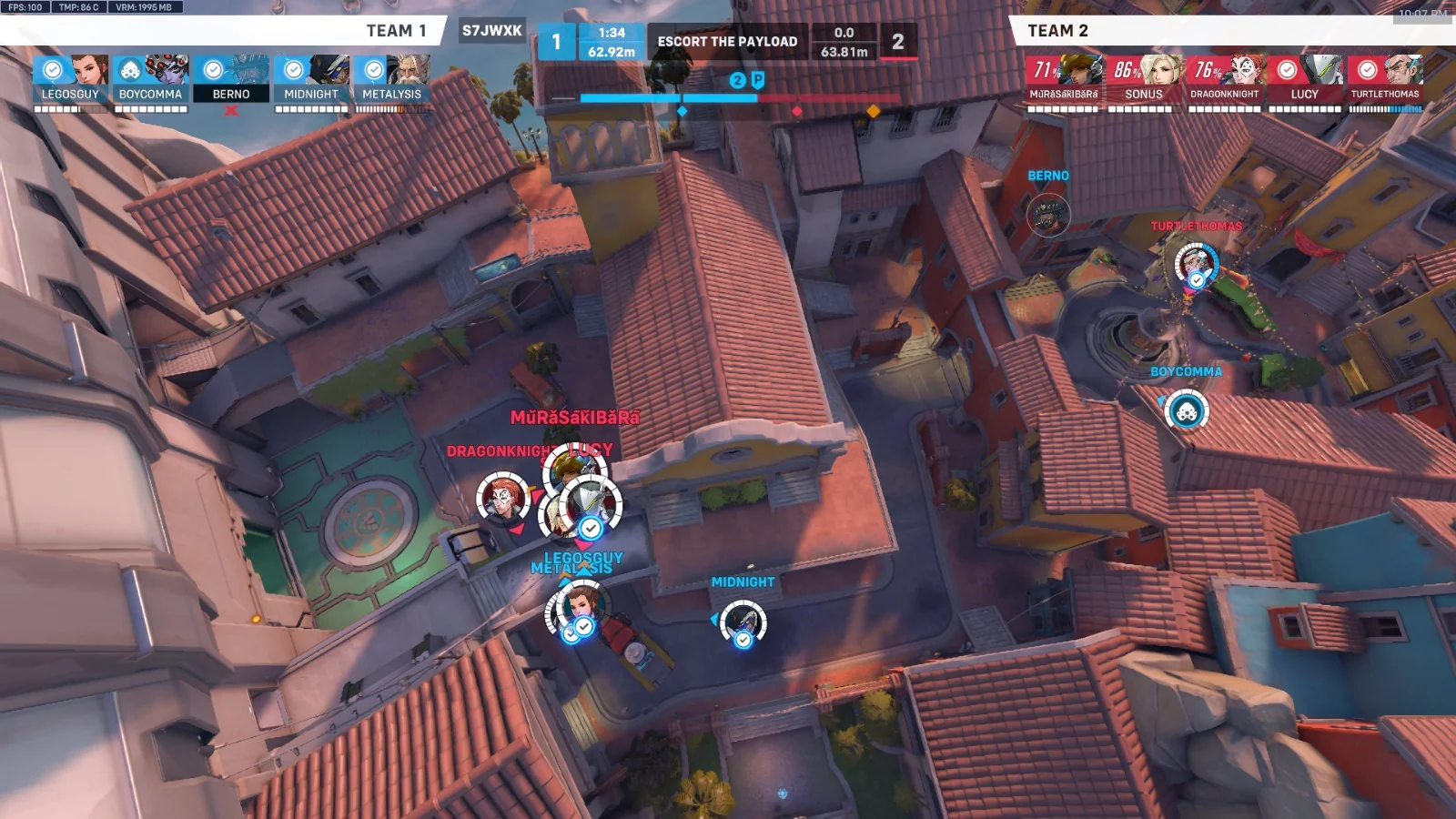Click the orange checkpoint diamond on the progress bar

tap(875, 111)
